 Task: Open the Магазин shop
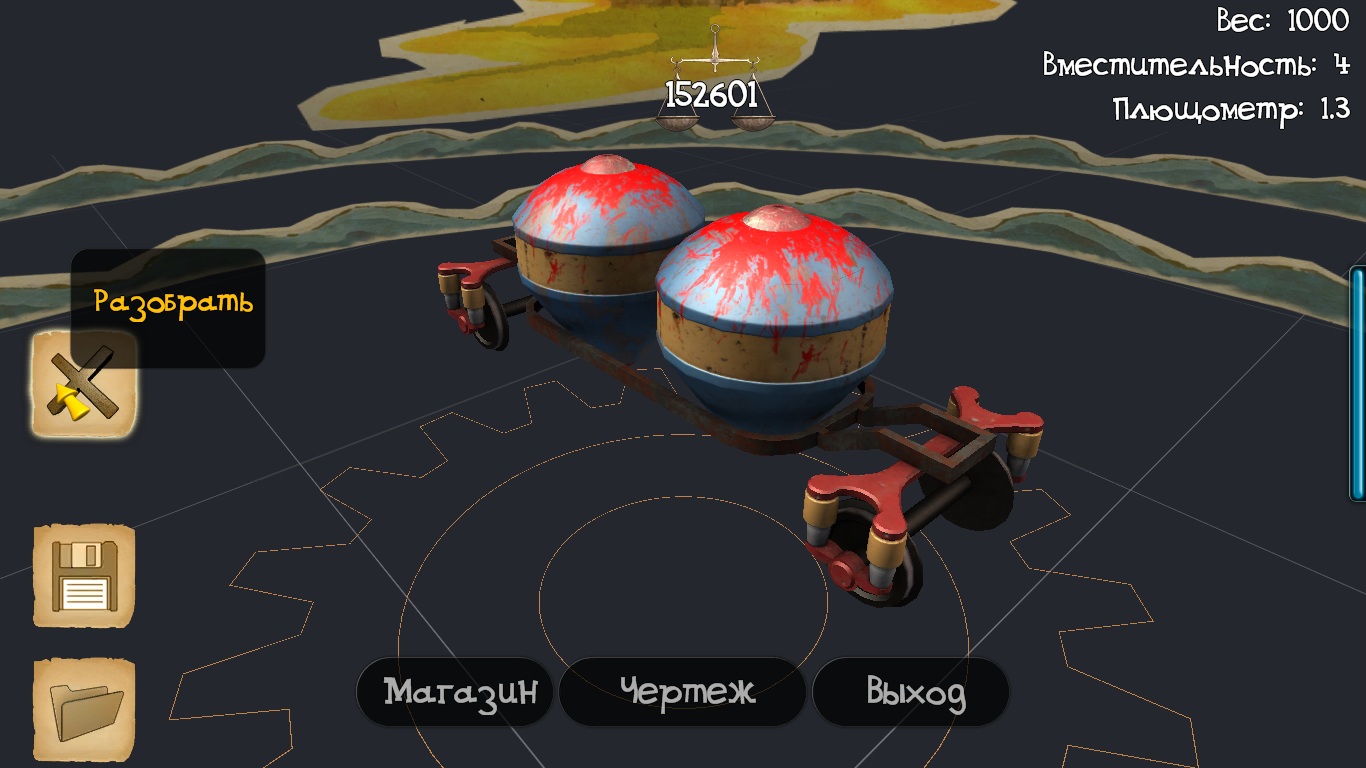coord(455,692)
